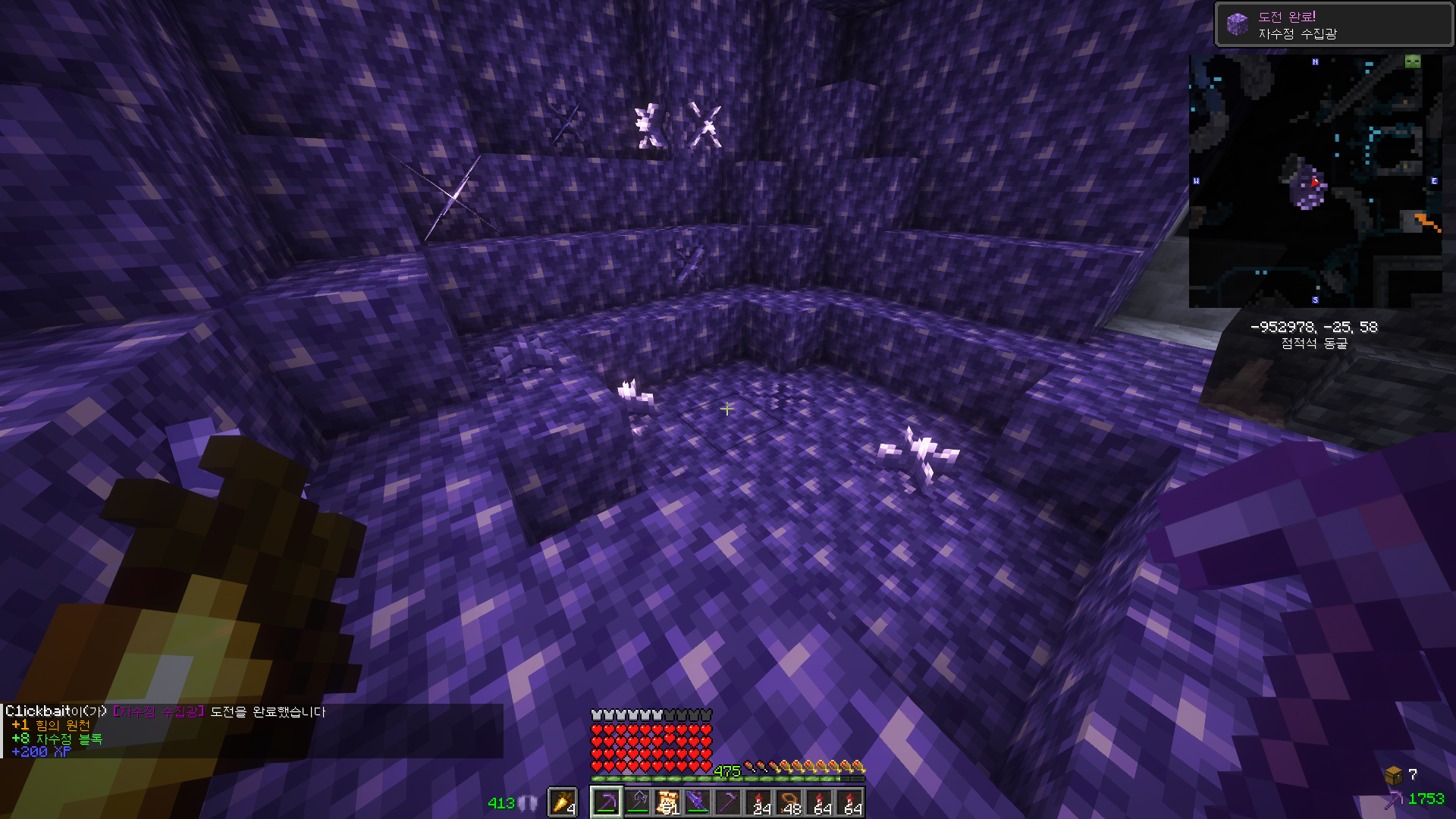This screenshot has height=819, width=1456.
Task: Click the coordinates text below the minimap
Action: pyautogui.click(x=1313, y=326)
